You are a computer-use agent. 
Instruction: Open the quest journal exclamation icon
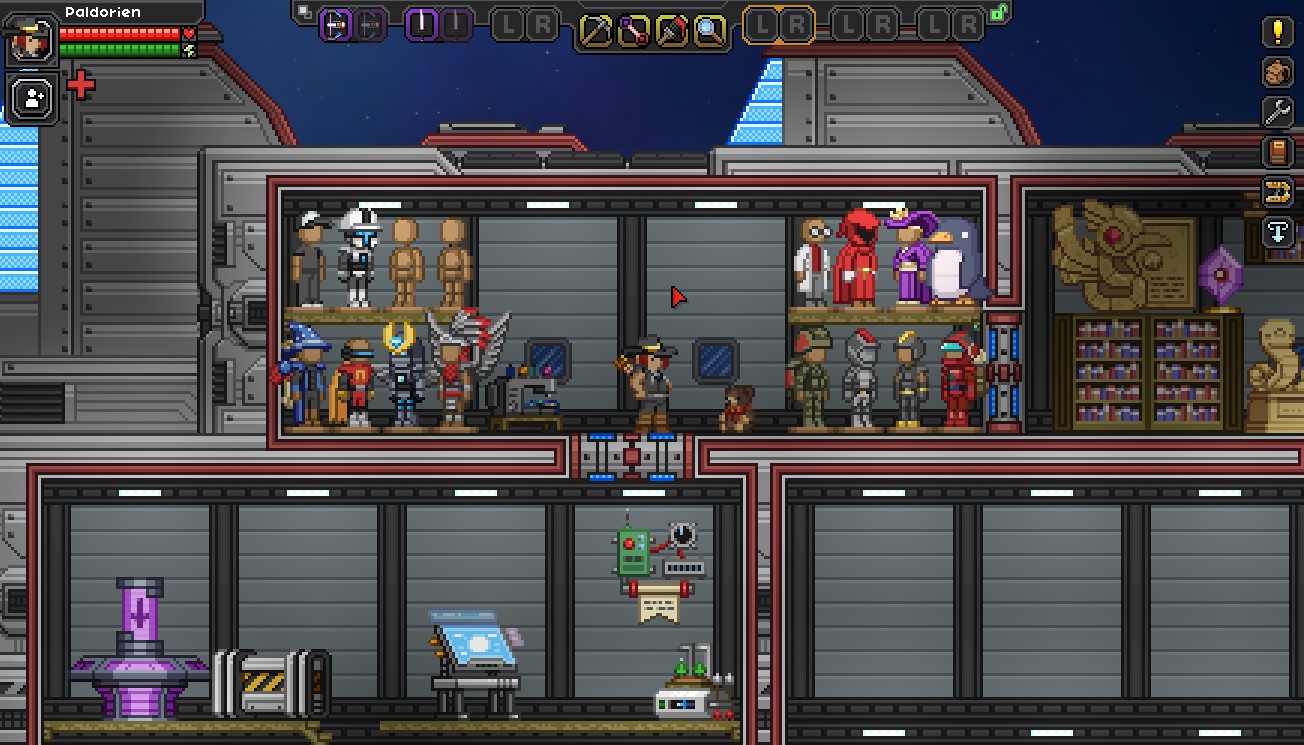point(1277,31)
